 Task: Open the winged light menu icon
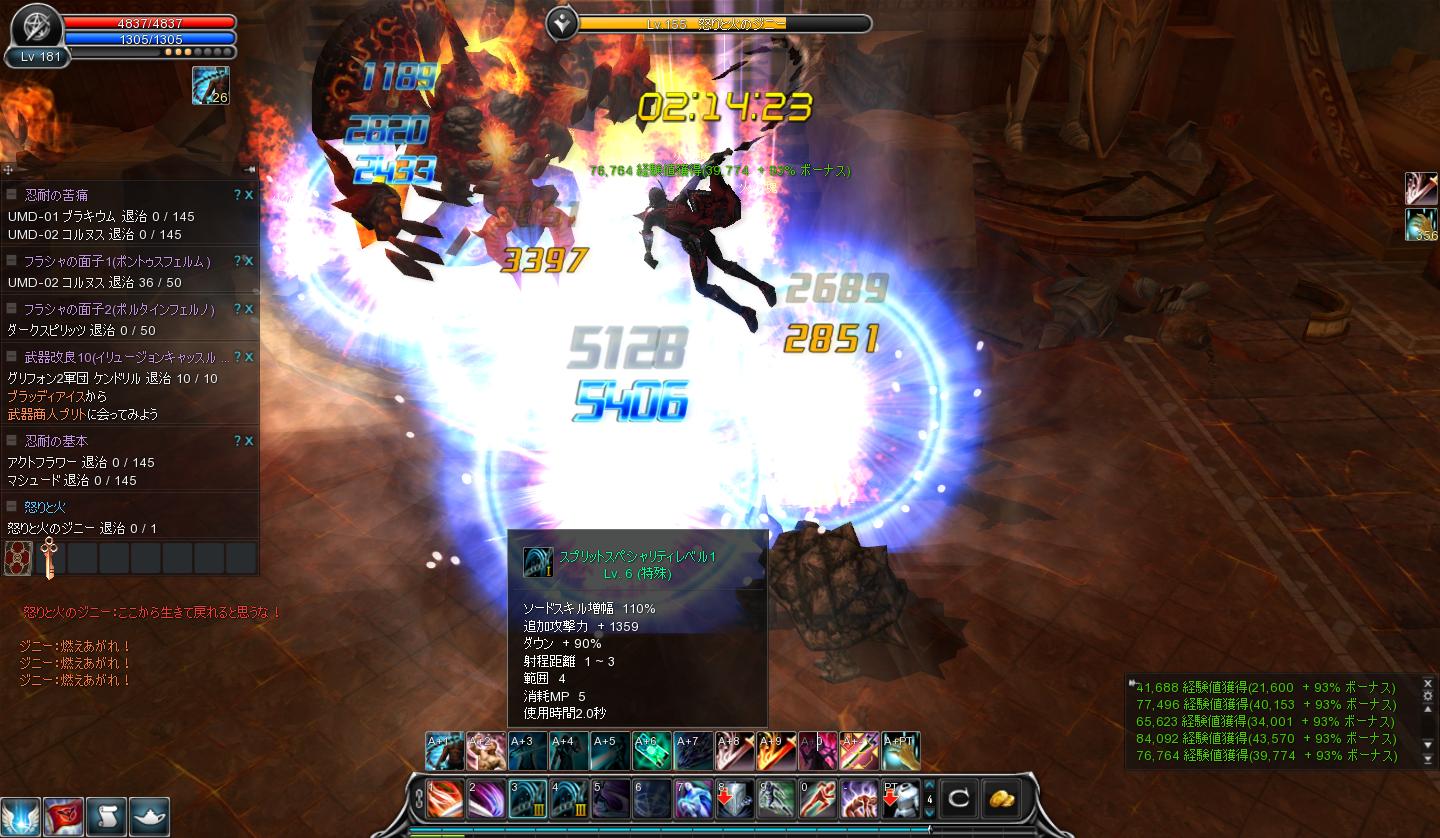(x=20, y=817)
